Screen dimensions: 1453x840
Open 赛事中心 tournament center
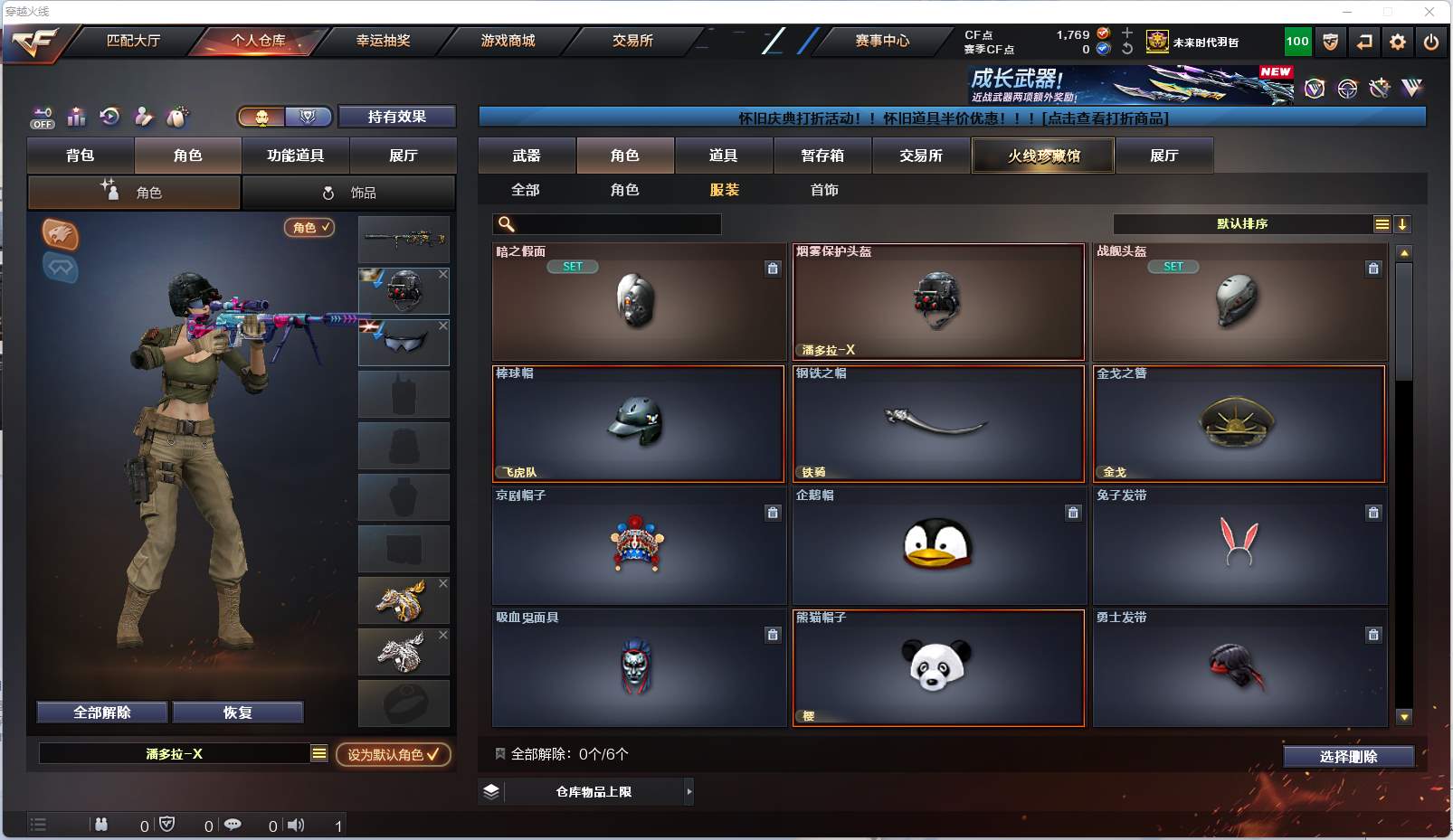882,41
